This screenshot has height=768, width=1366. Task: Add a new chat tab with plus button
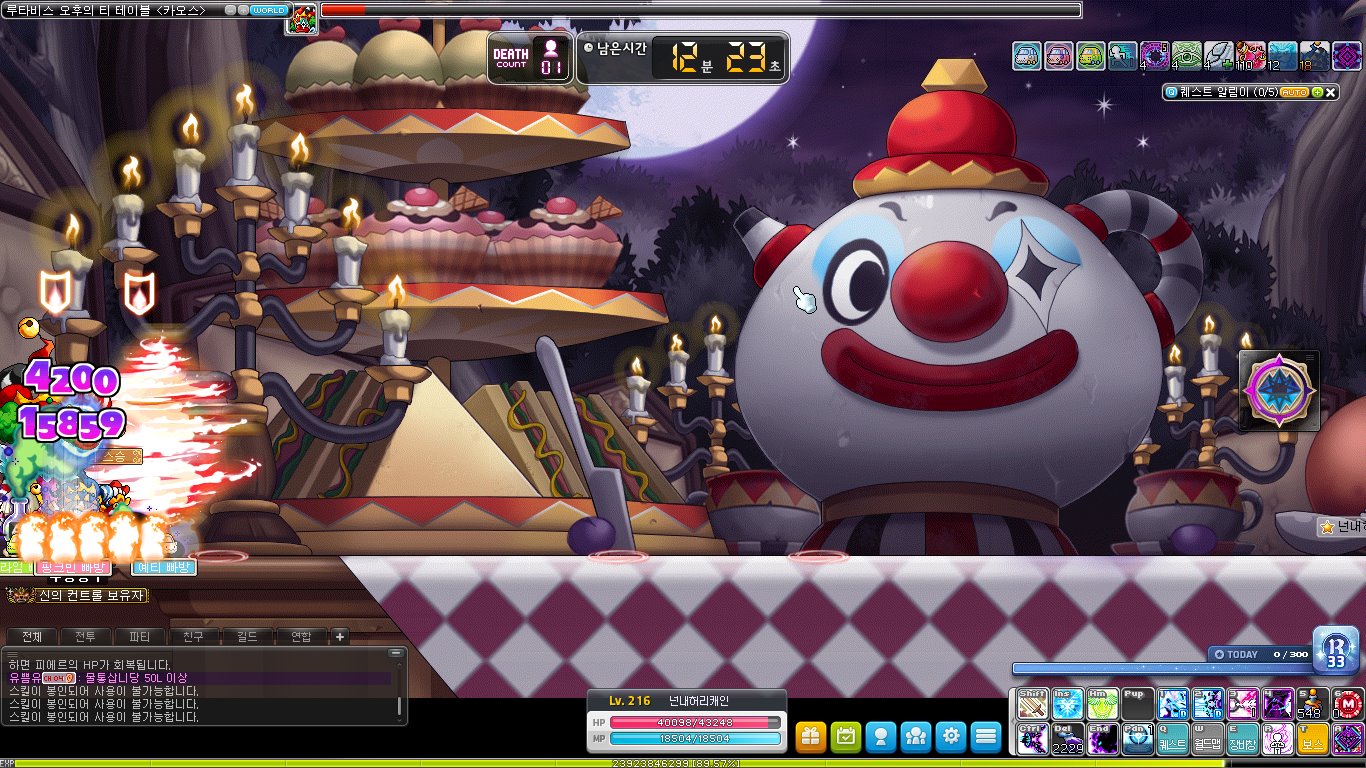340,636
